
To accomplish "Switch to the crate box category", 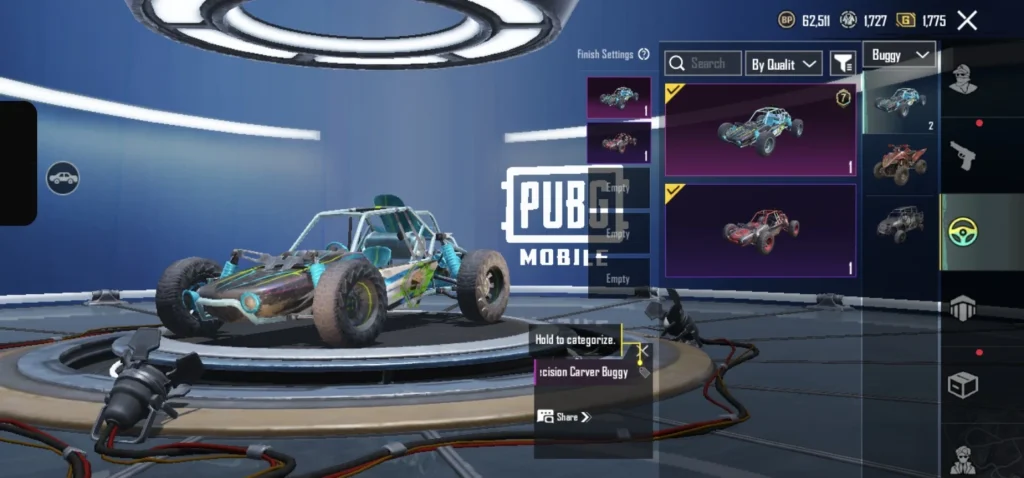I will click(x=963, y=384).
